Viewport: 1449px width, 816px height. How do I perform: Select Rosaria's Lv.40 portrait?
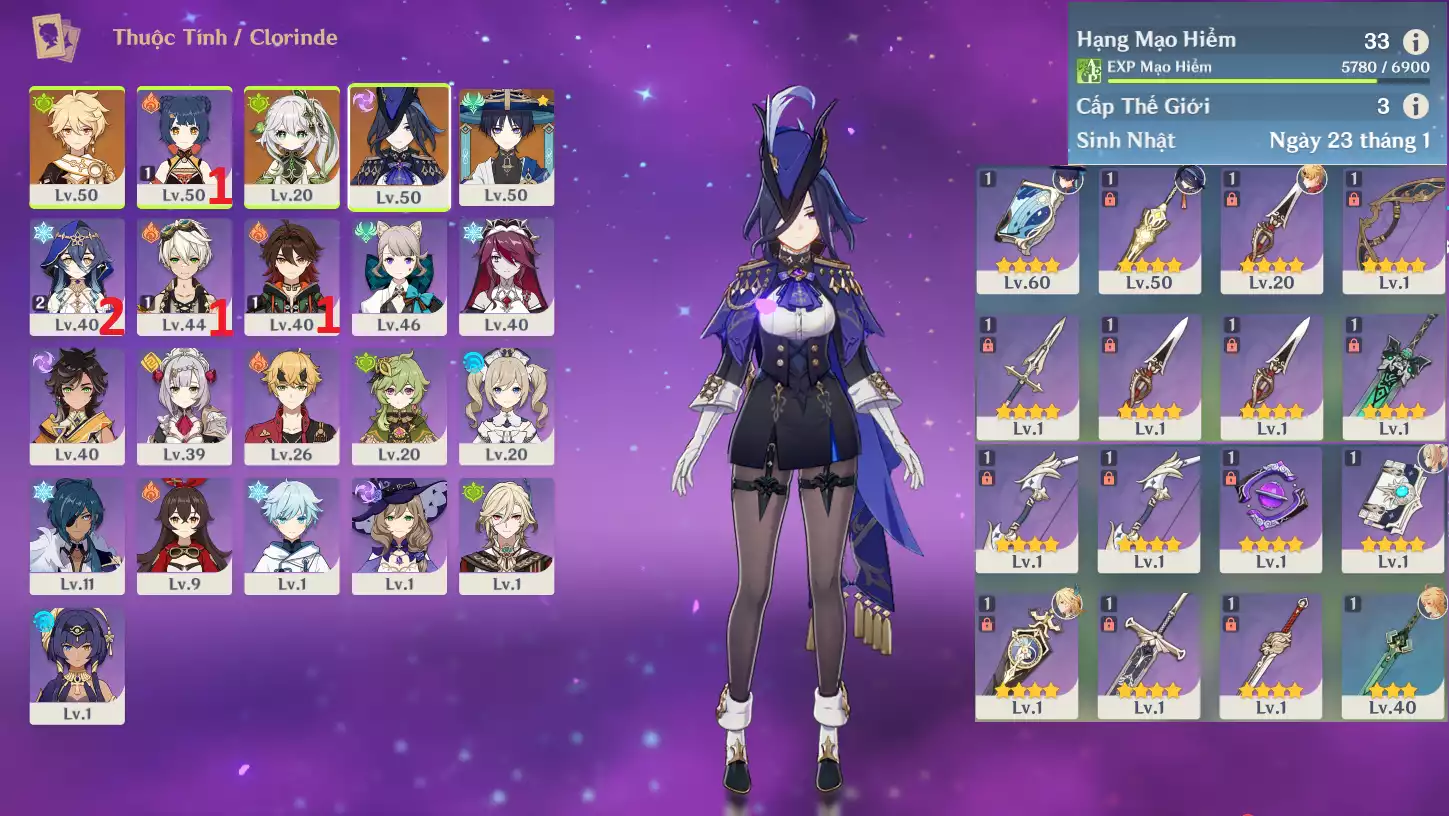click(506, 276)
